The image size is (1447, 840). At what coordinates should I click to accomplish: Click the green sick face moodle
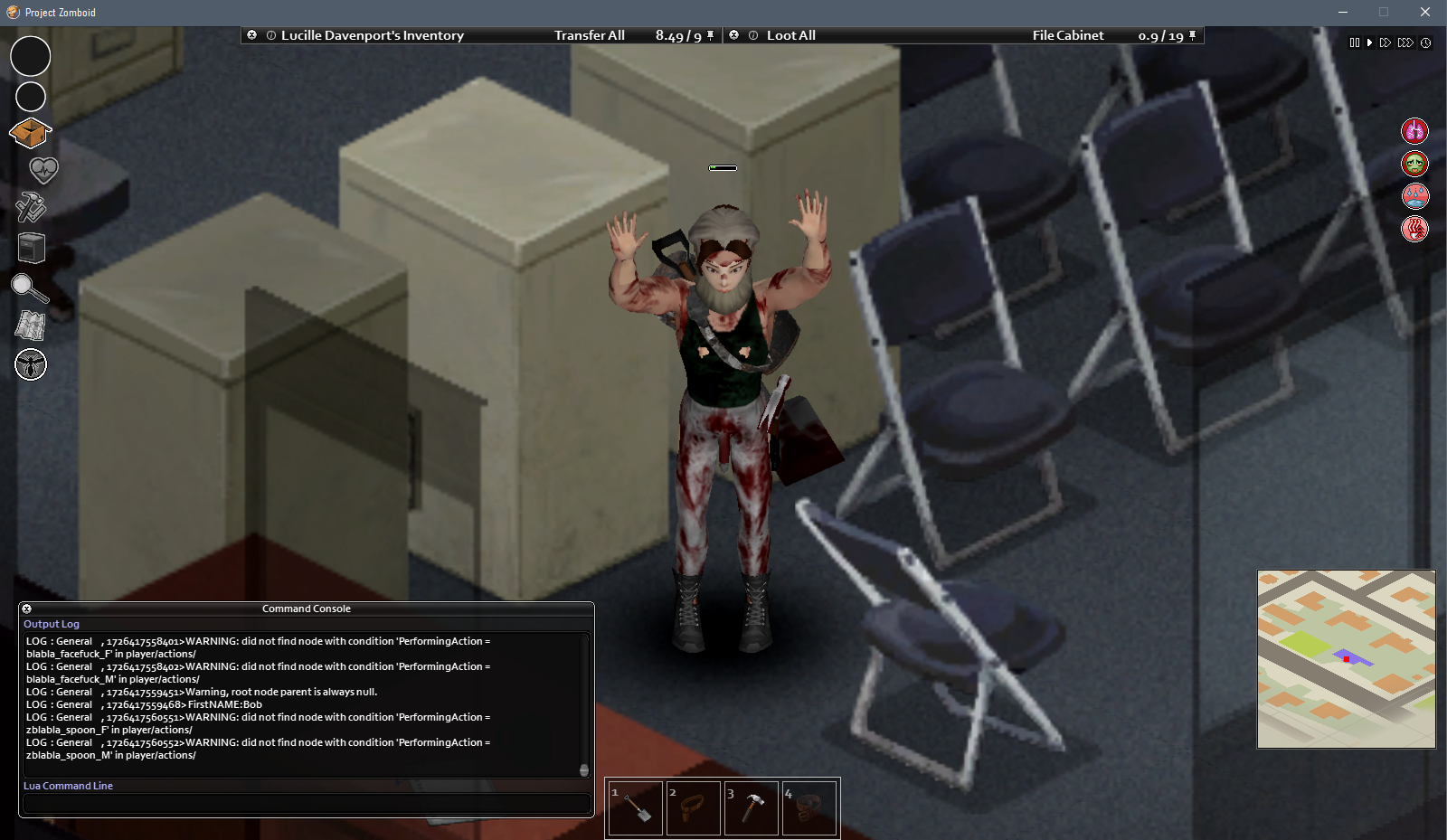pos(1414,164)
